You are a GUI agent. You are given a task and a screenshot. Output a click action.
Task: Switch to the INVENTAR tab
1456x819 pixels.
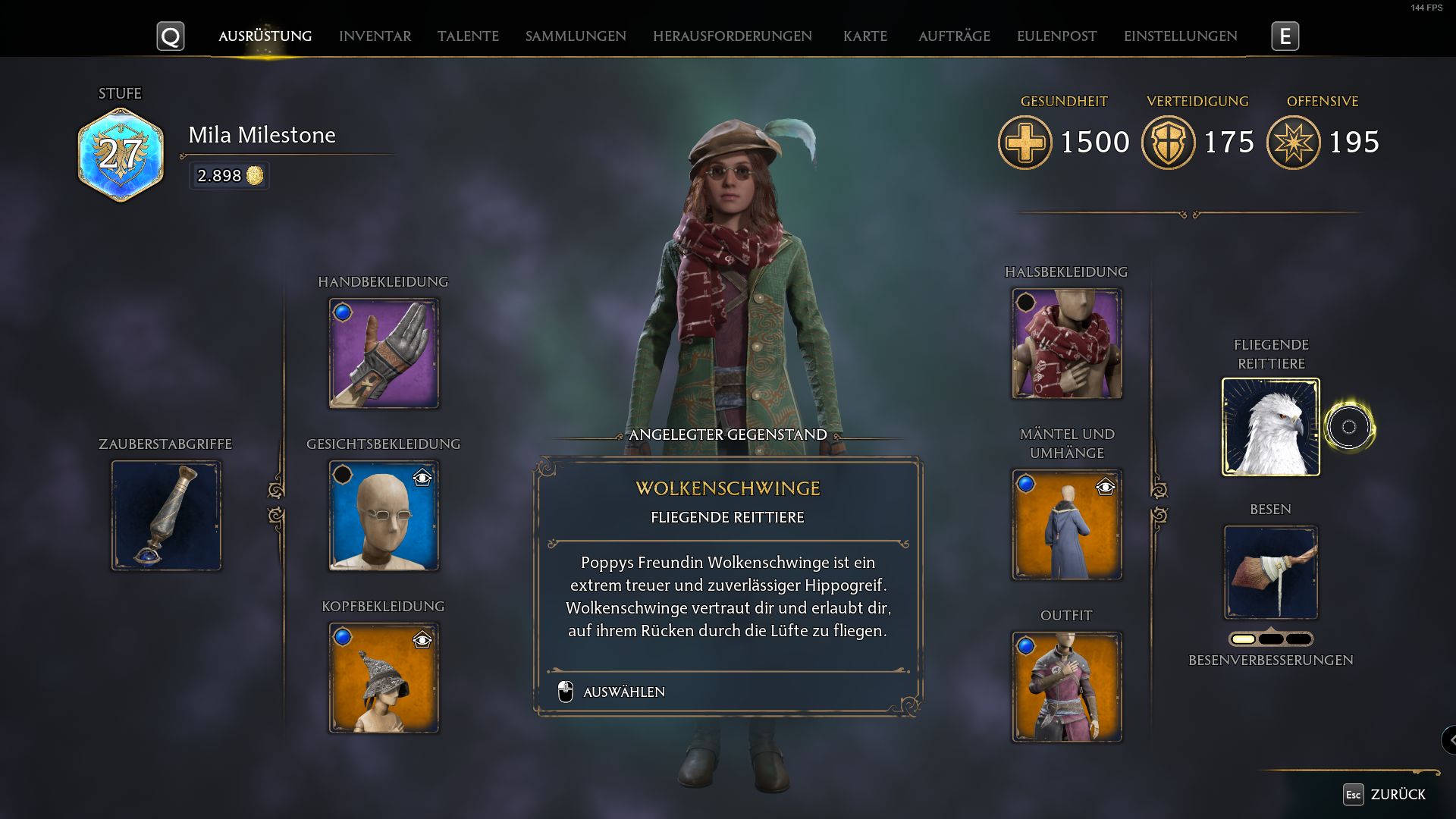pyautogui.click(x=375, y=36)
